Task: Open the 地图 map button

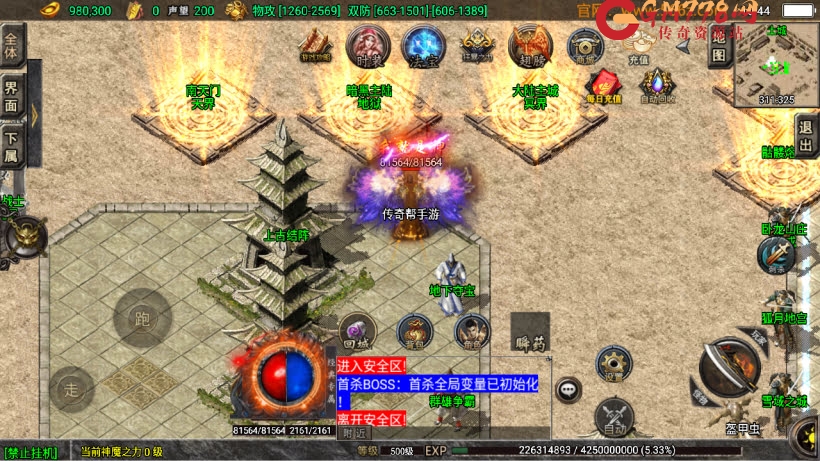Action: [719, 46]
